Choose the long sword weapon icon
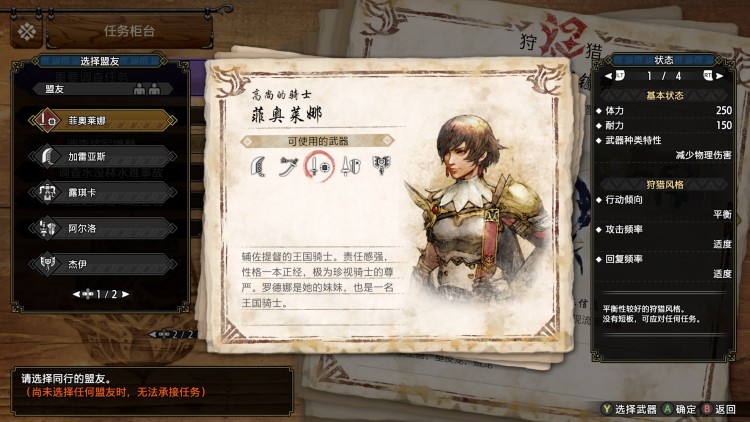The width and height of the screenshot is (750, 422). (x=288, y=165)
